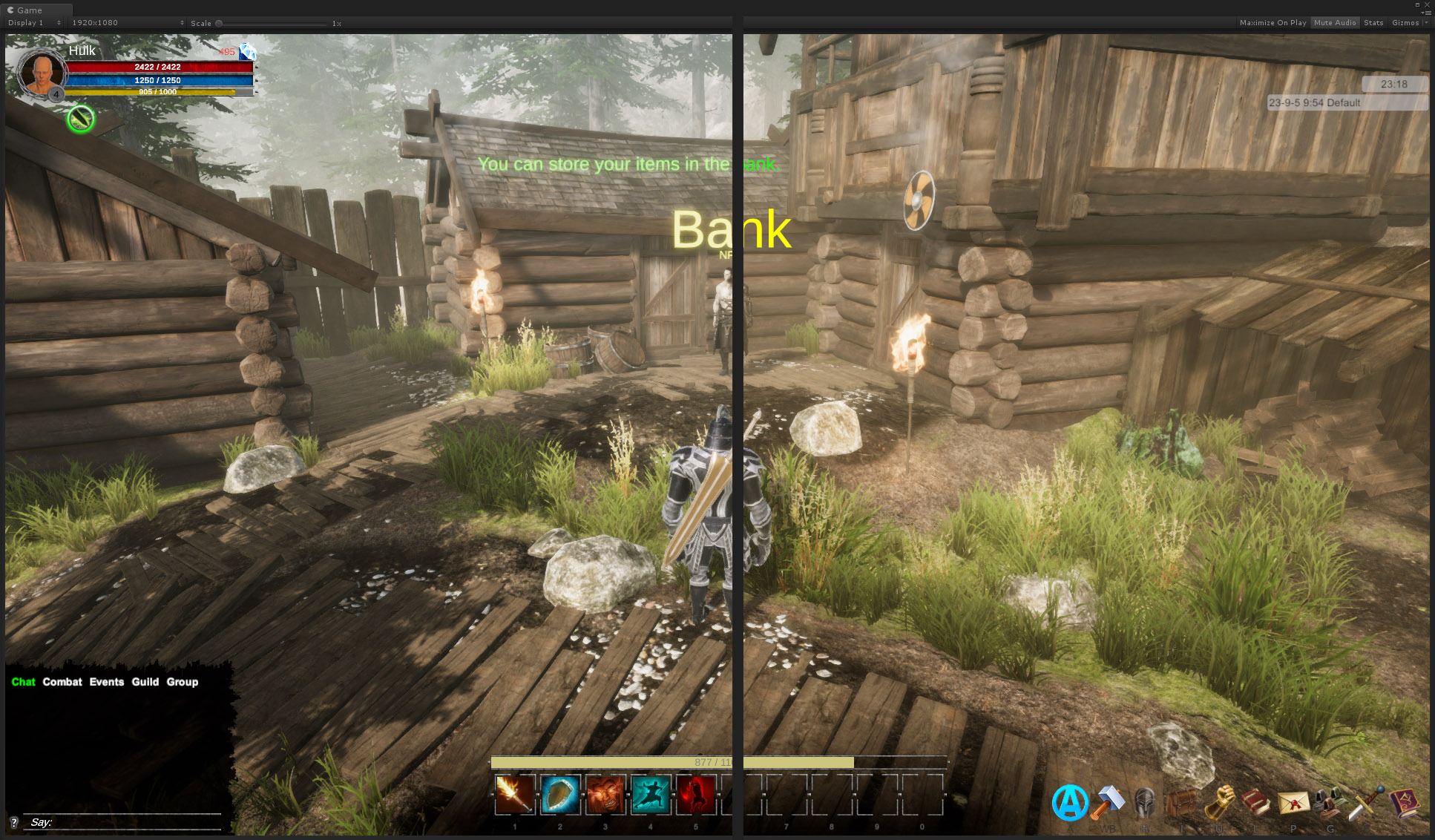Use the blue shield ability
The image size is (1435, 840).
click(x=560, y=794)
